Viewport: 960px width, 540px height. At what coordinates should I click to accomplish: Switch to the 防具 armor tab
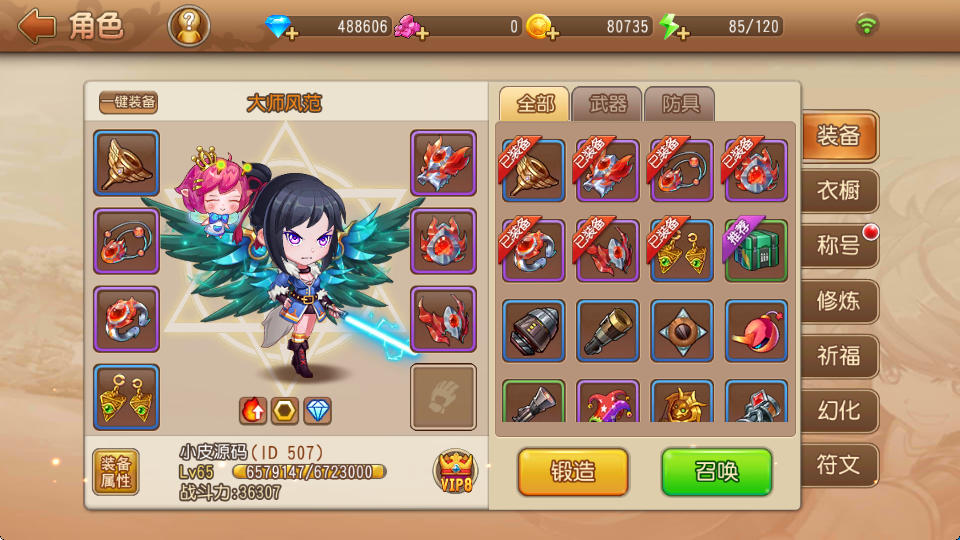pos(680,104)
